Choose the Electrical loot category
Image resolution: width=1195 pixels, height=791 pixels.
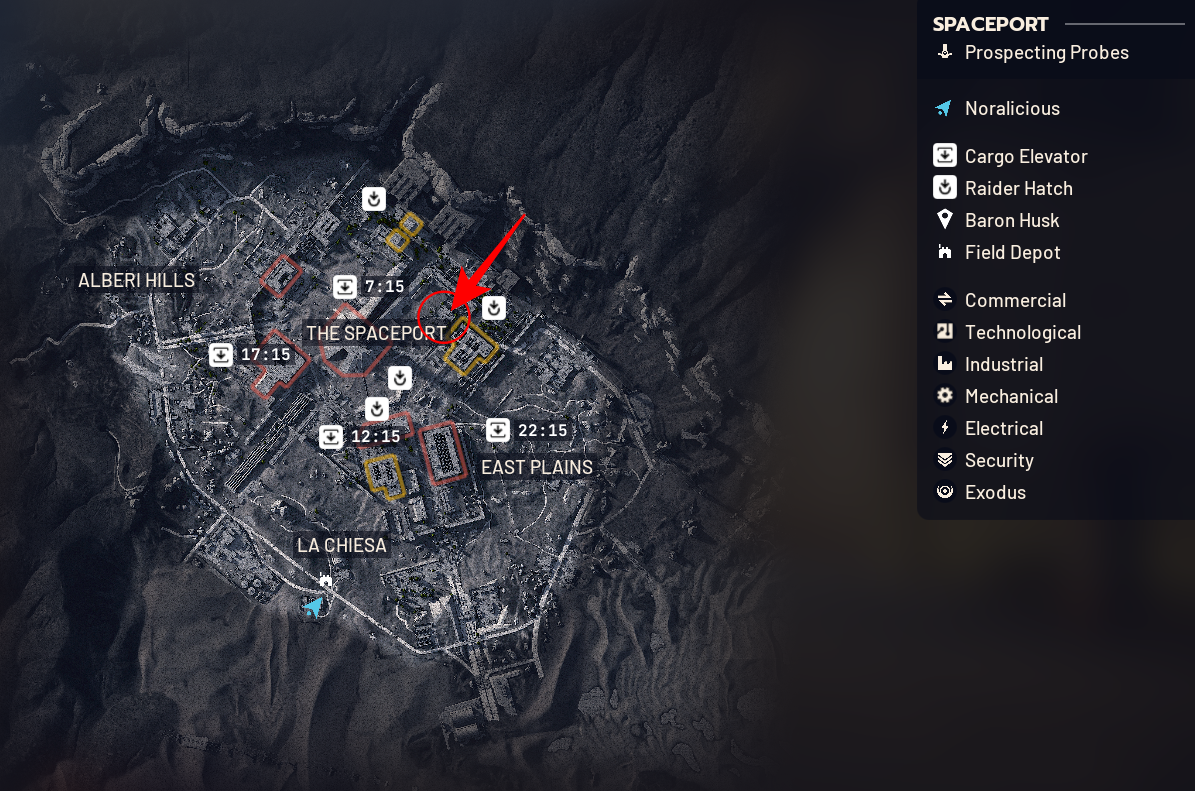click(1003, 428)
